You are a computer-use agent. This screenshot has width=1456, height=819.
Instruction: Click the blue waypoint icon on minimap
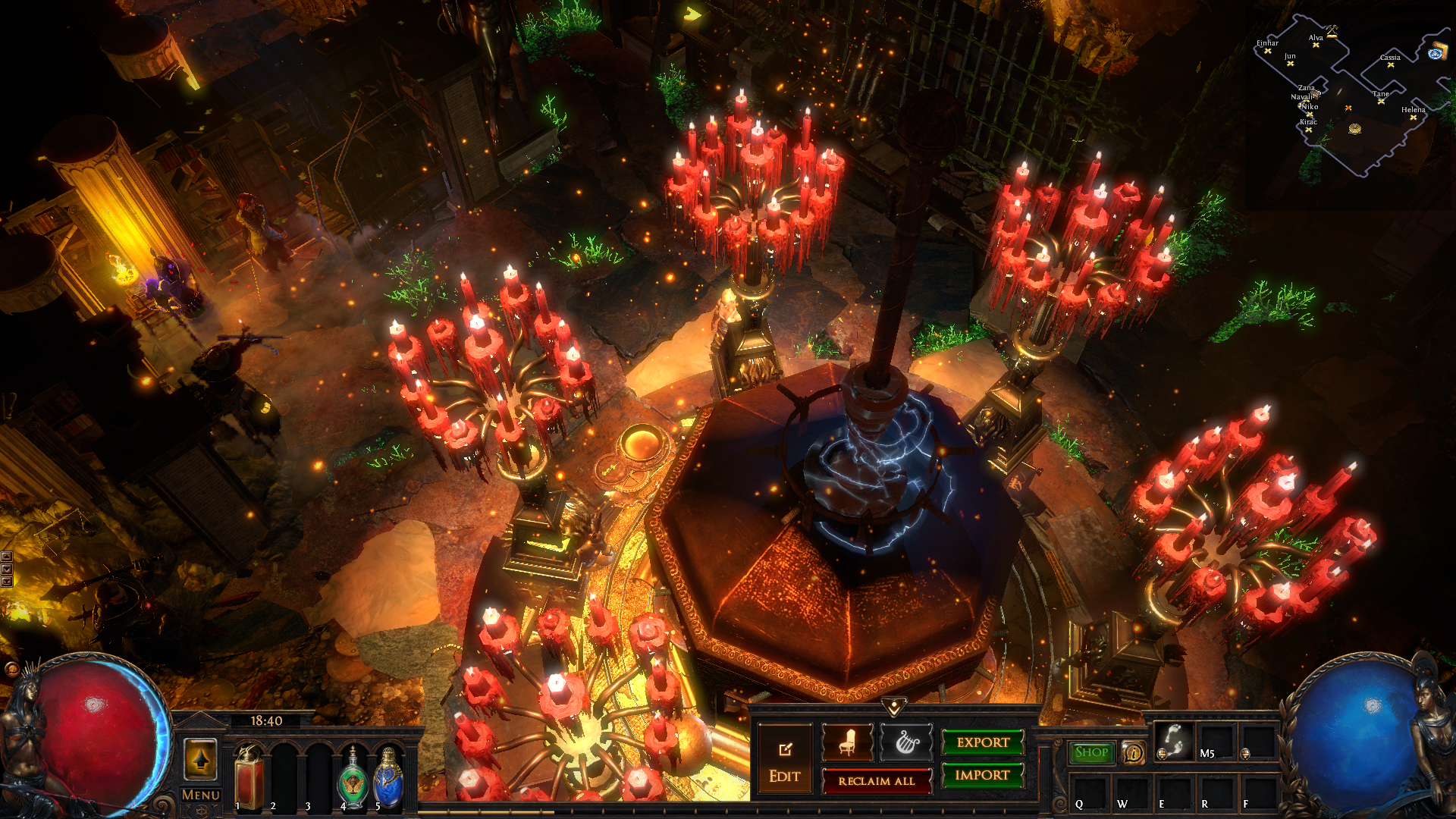1436,53
